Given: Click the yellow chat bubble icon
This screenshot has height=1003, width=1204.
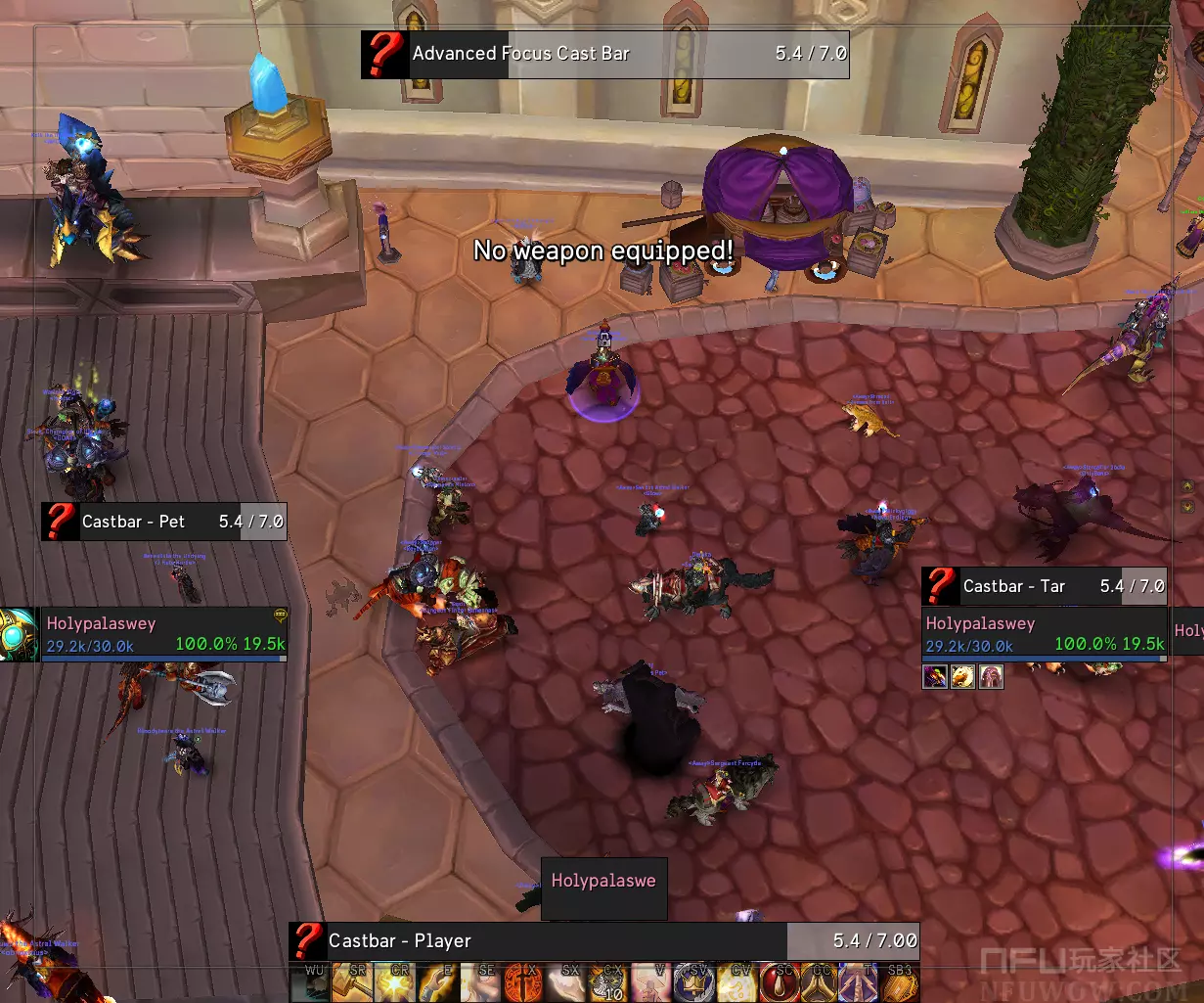Looking at the screenshot, I should tap(280, 615).
